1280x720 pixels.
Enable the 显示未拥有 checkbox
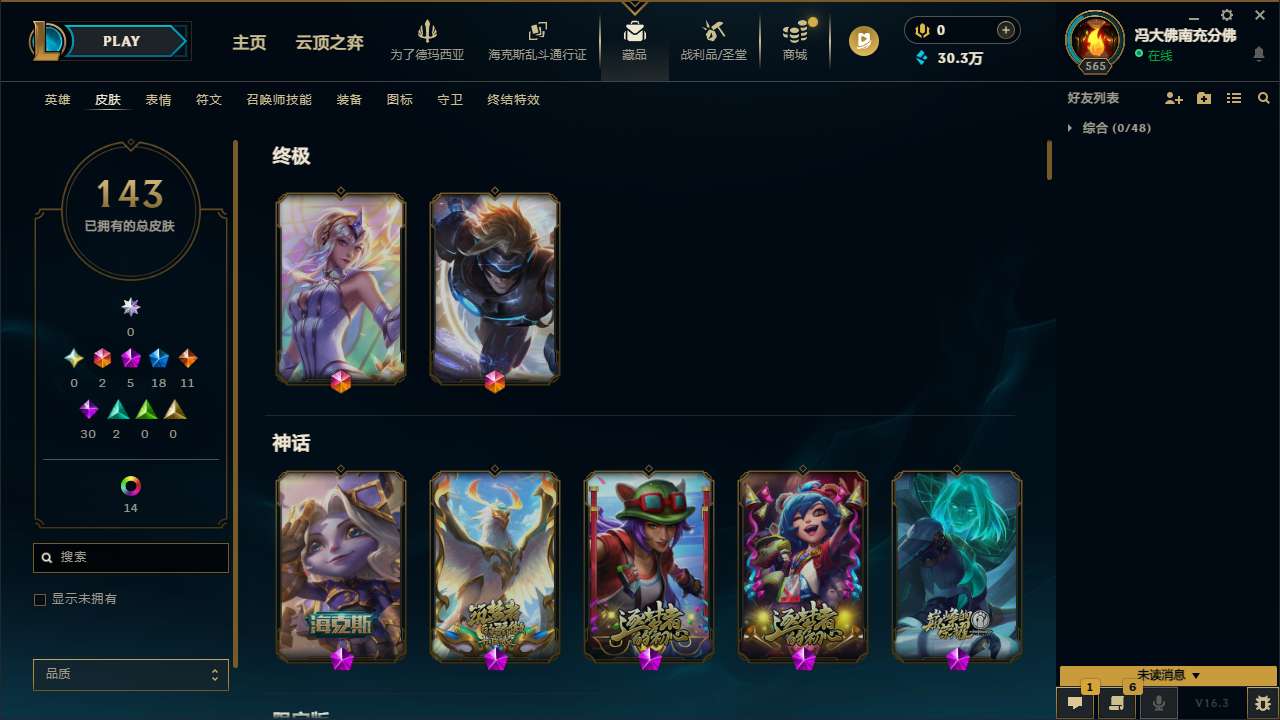point(40,599)
